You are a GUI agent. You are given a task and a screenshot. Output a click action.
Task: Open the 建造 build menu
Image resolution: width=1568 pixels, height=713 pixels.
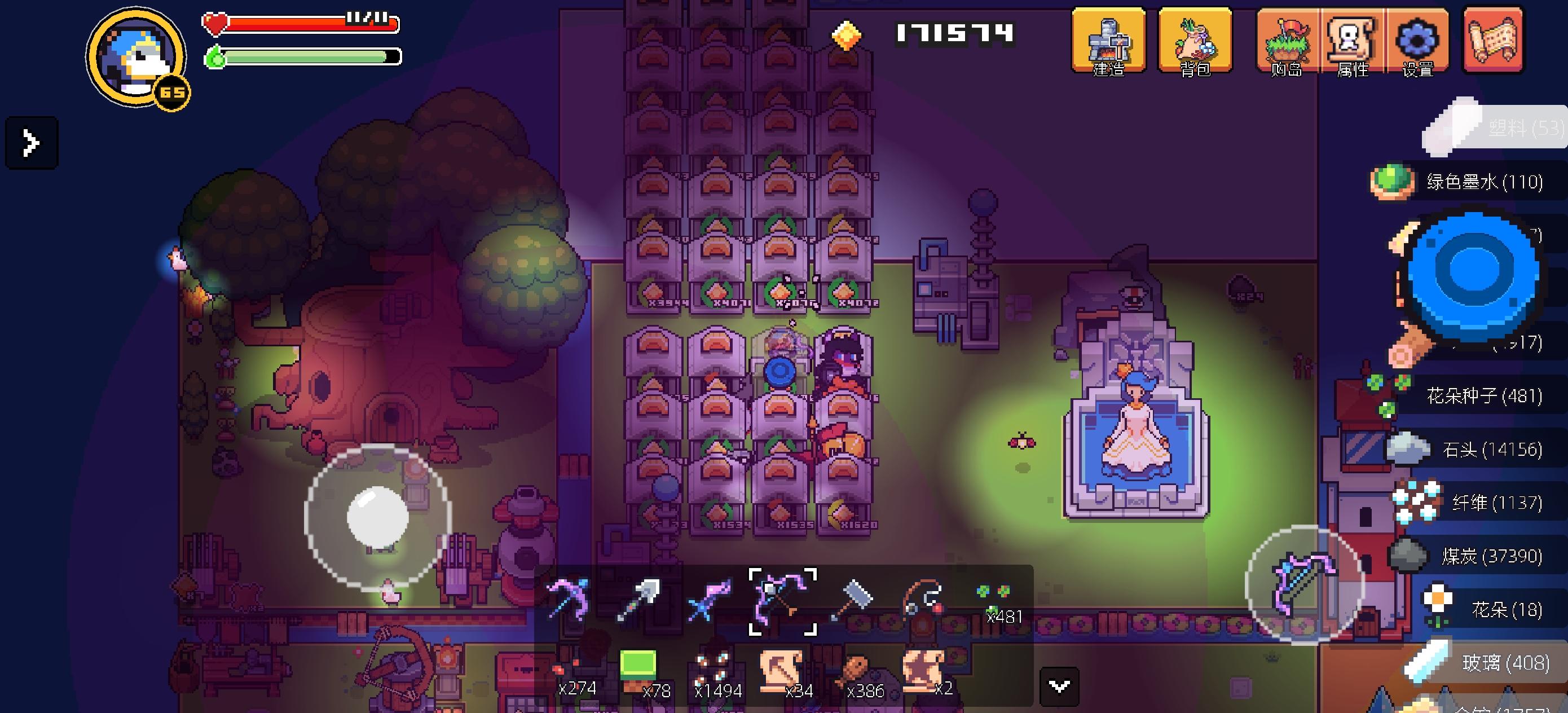[x=1109, y=44]
